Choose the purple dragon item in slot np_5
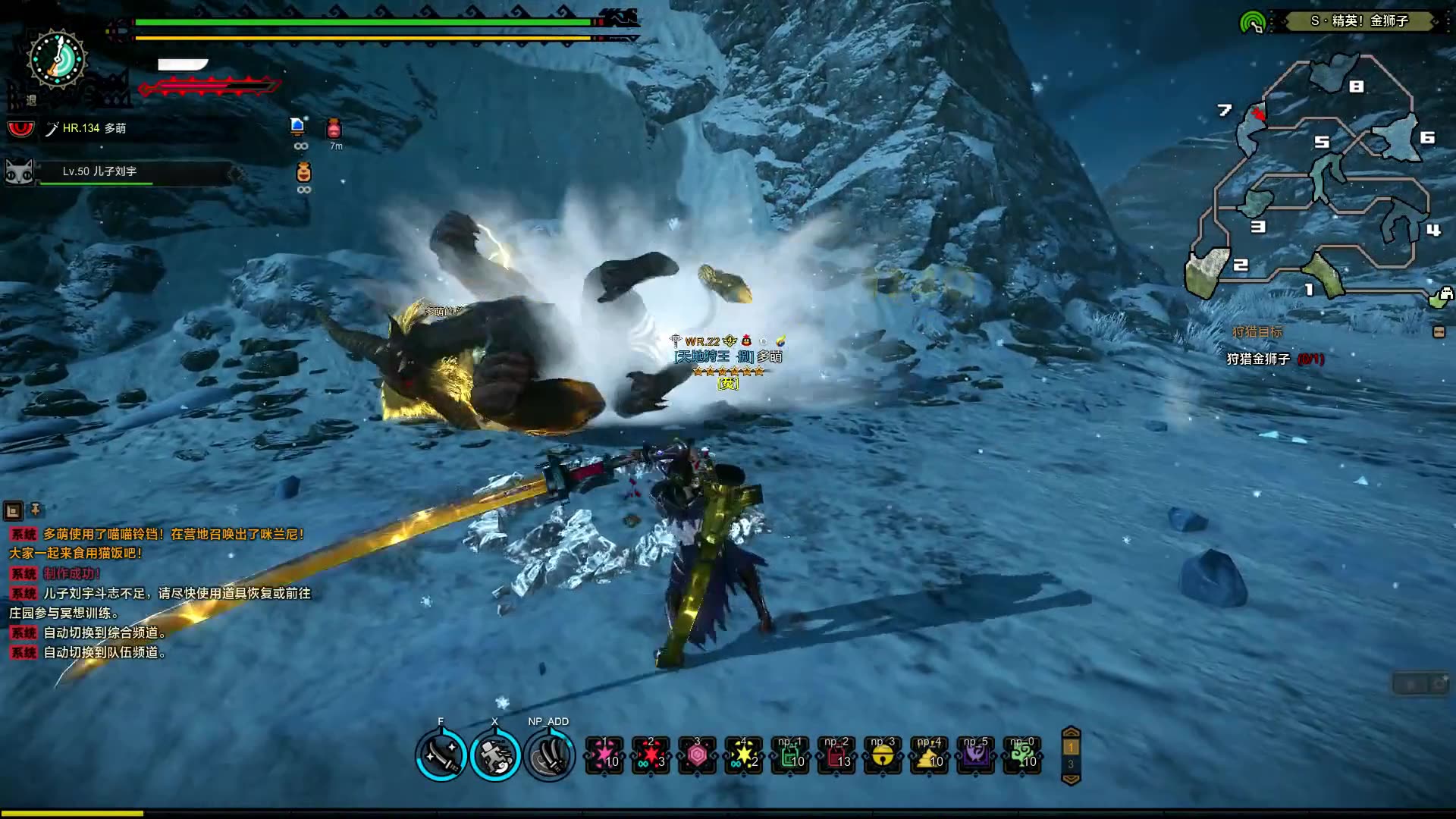This screenshot has height=819, width=1456. [976, 755]
